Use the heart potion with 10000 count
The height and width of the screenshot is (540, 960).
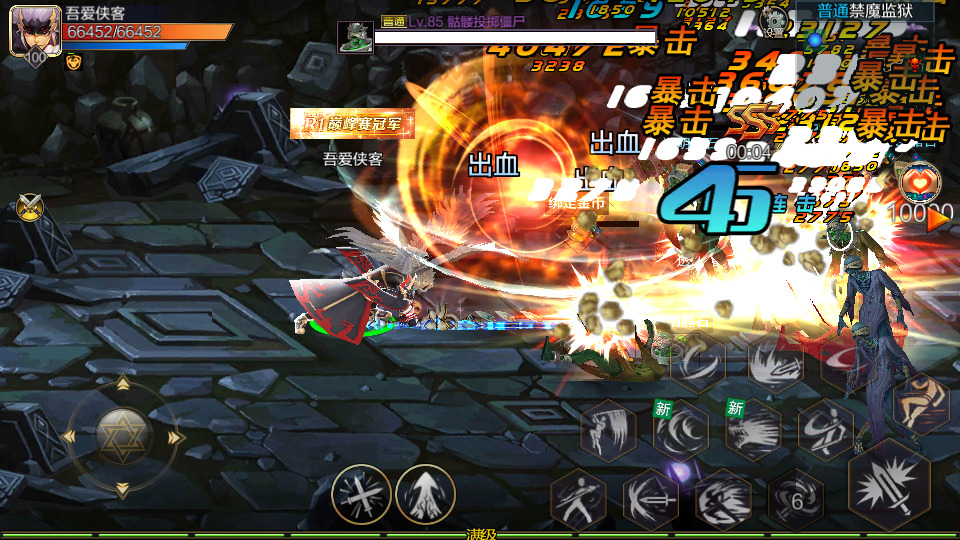coord(918,183)
